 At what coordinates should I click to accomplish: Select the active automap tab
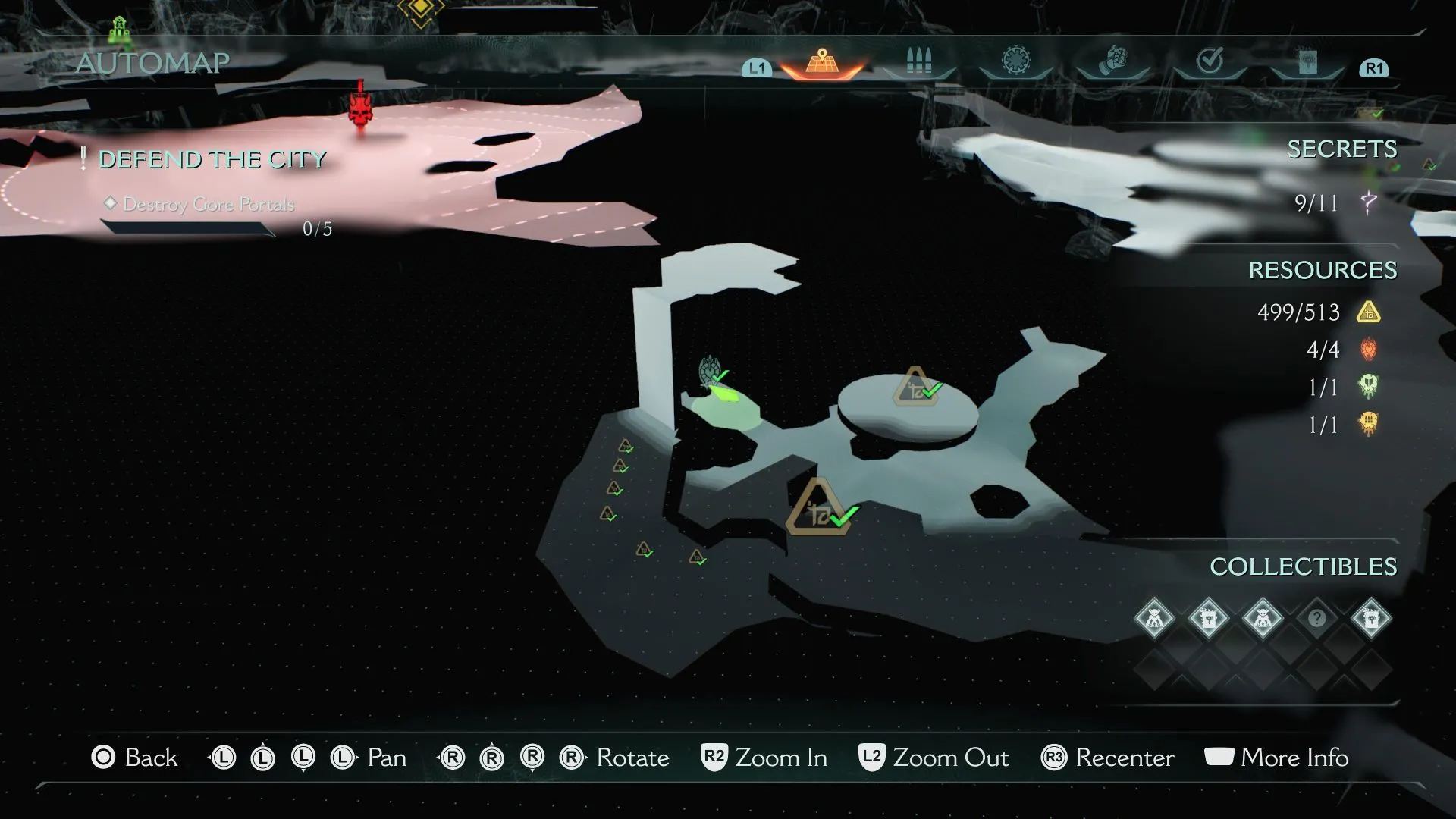click(x=821, y=61)
